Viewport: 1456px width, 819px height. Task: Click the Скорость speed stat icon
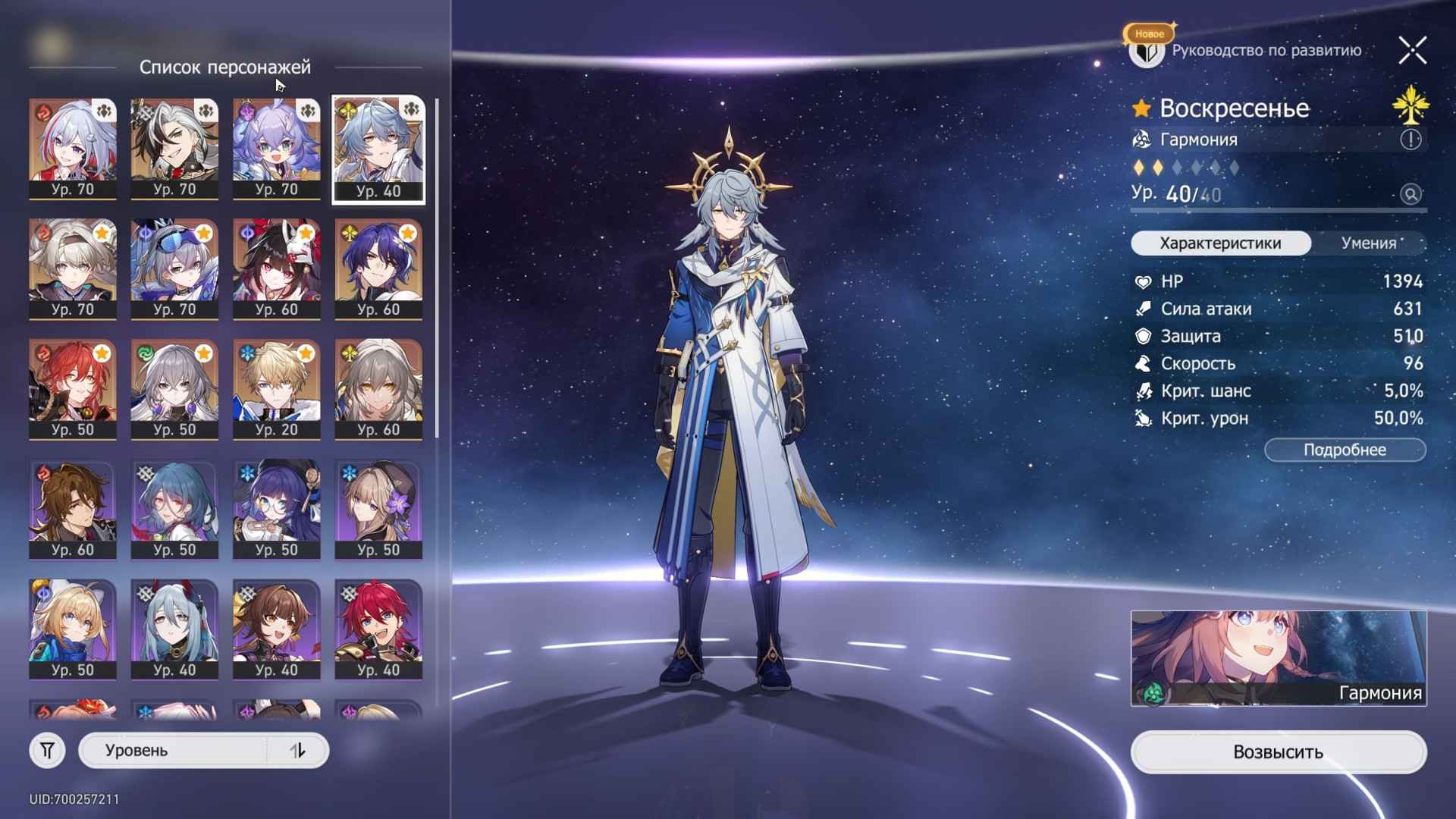[1142, 363]
